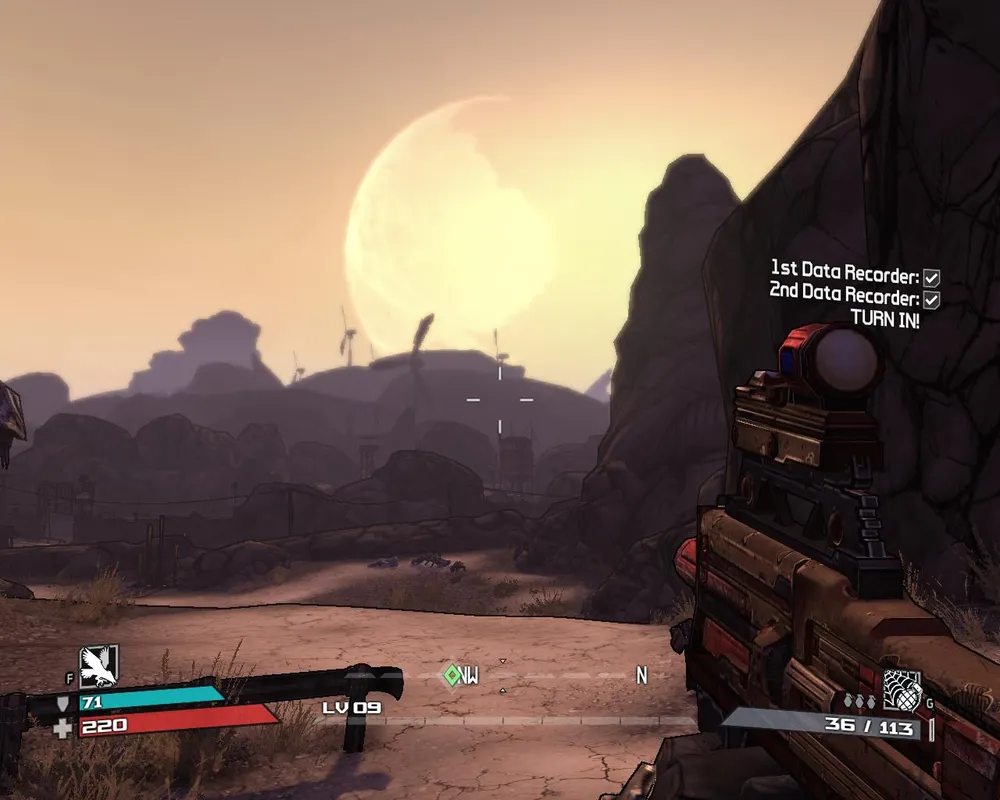1000x800 pixels.
Task: Select the TURN IN! objective text
Action: pos(885,320)
